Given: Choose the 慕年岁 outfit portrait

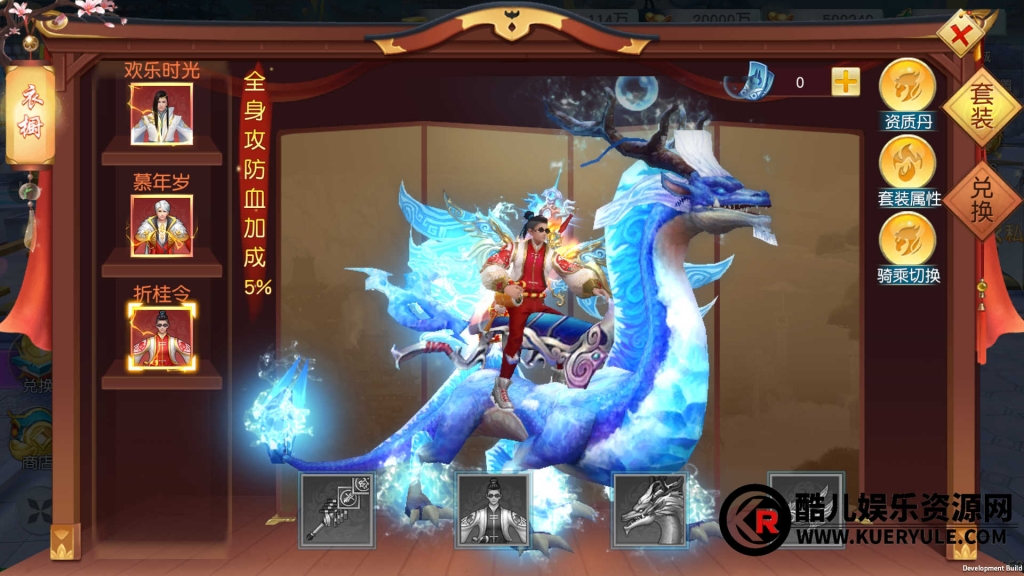Looking at the screenshot, I should 162,225.
